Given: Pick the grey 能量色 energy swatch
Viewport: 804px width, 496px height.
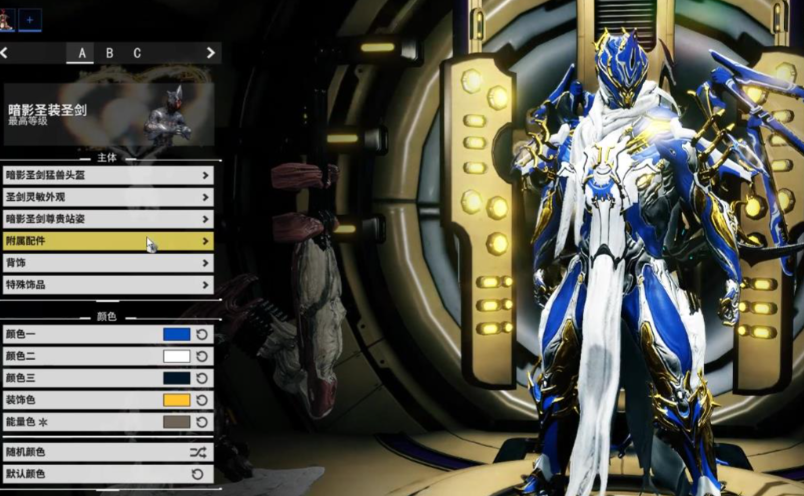Looking at the screenshot, I should tap(176, 422).
